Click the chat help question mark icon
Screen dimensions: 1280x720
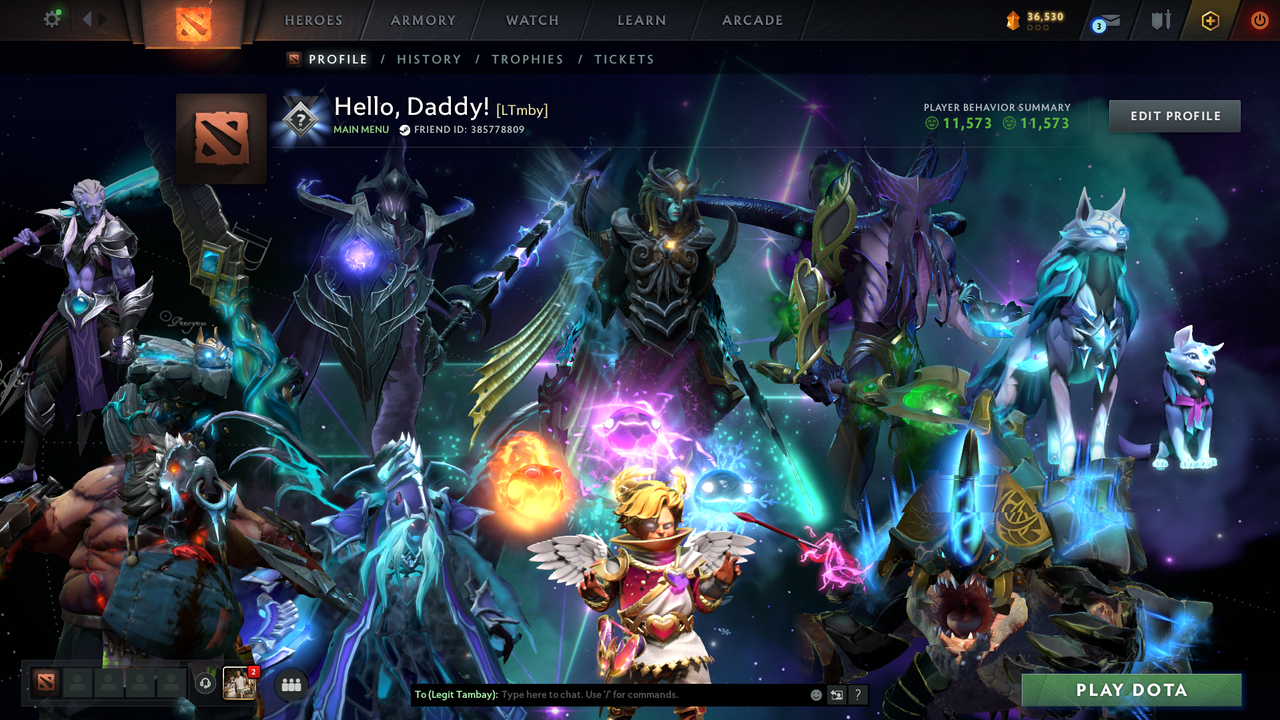857,694
